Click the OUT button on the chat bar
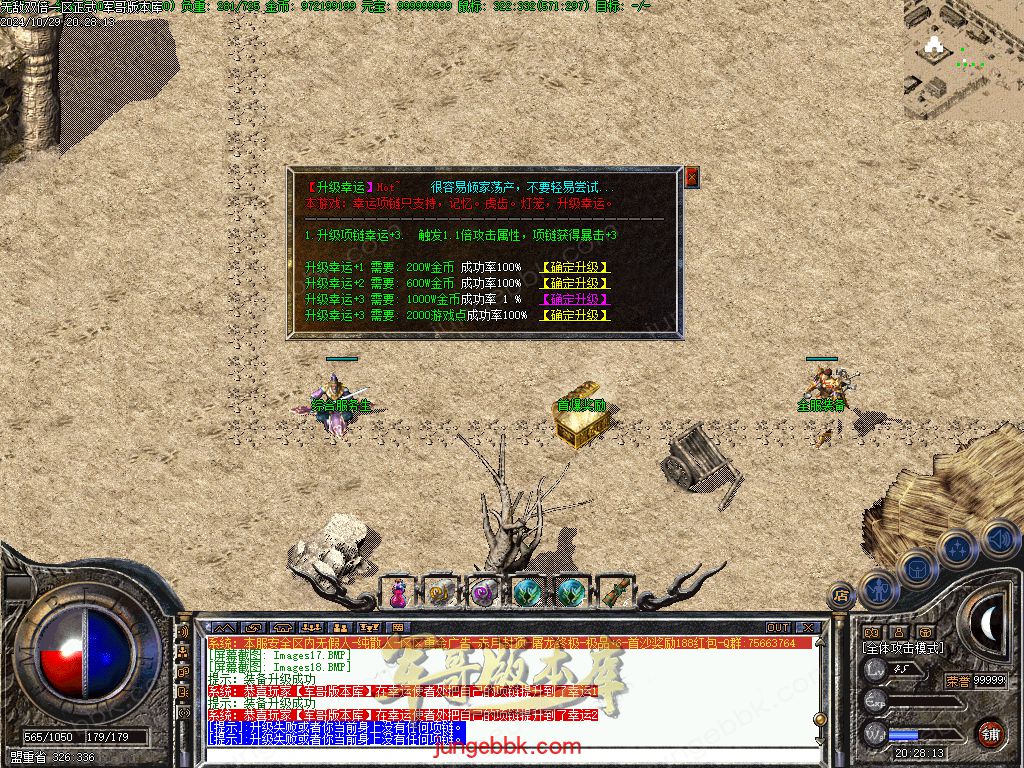The width and height of the screenshot is (1024, 768). click(778, 628)
